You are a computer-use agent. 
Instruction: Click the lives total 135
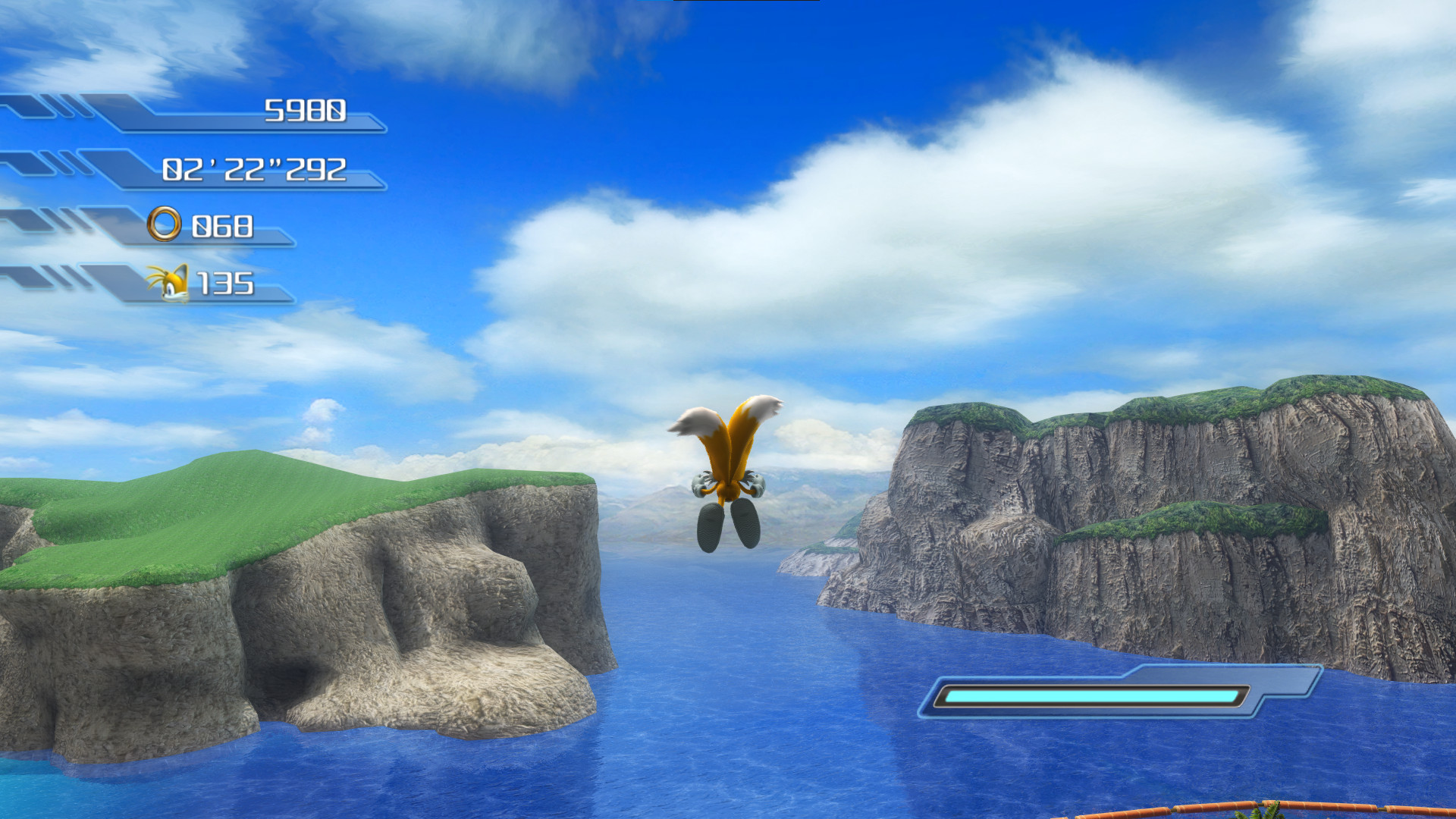[x=227, y=283]
